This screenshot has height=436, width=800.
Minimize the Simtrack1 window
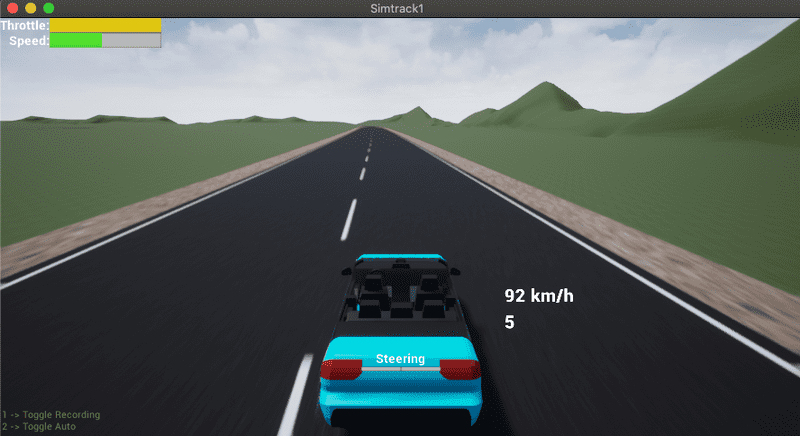click(30, 8)
